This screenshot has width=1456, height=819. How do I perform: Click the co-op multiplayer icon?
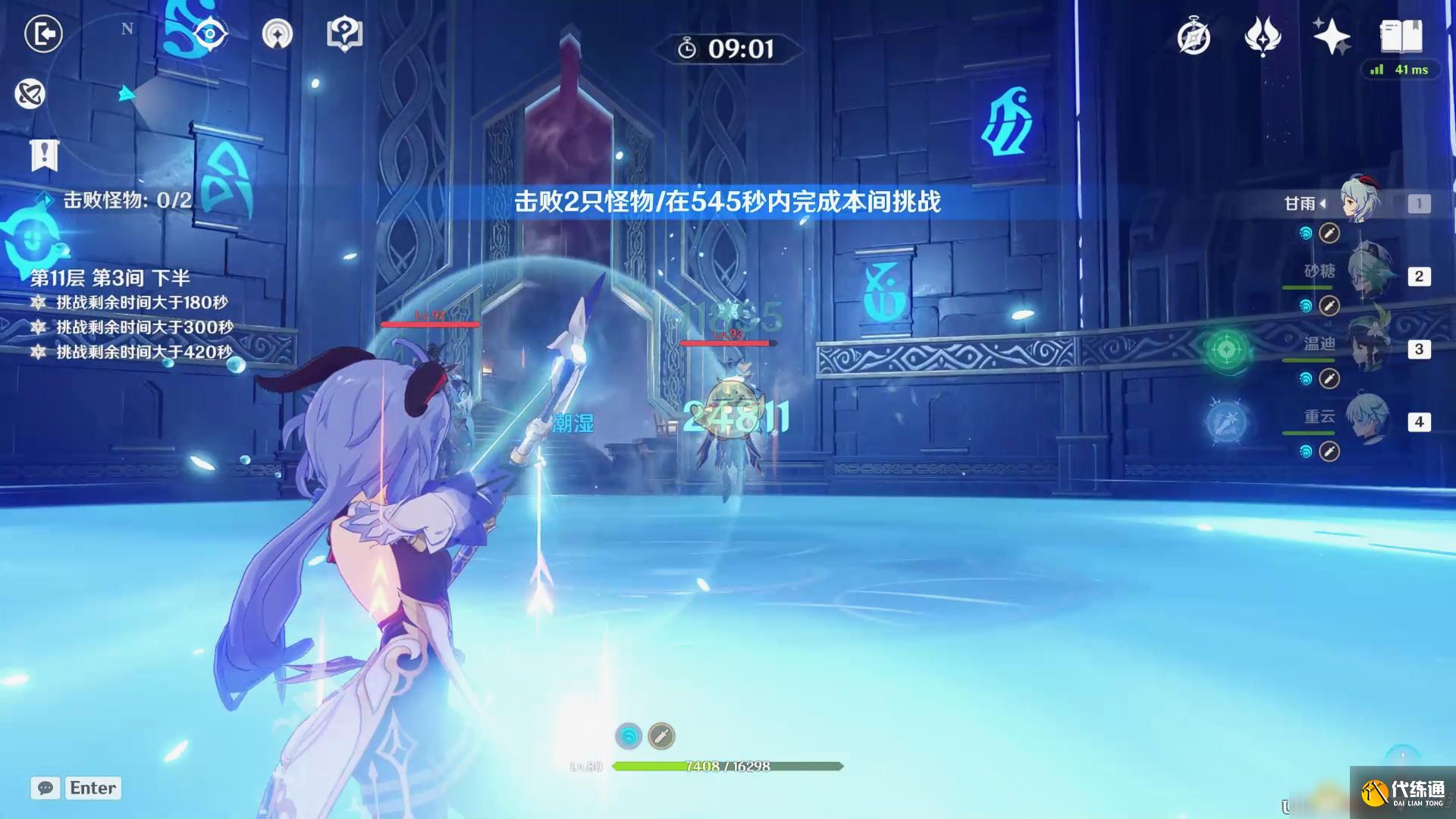click(x=28, y=95)
